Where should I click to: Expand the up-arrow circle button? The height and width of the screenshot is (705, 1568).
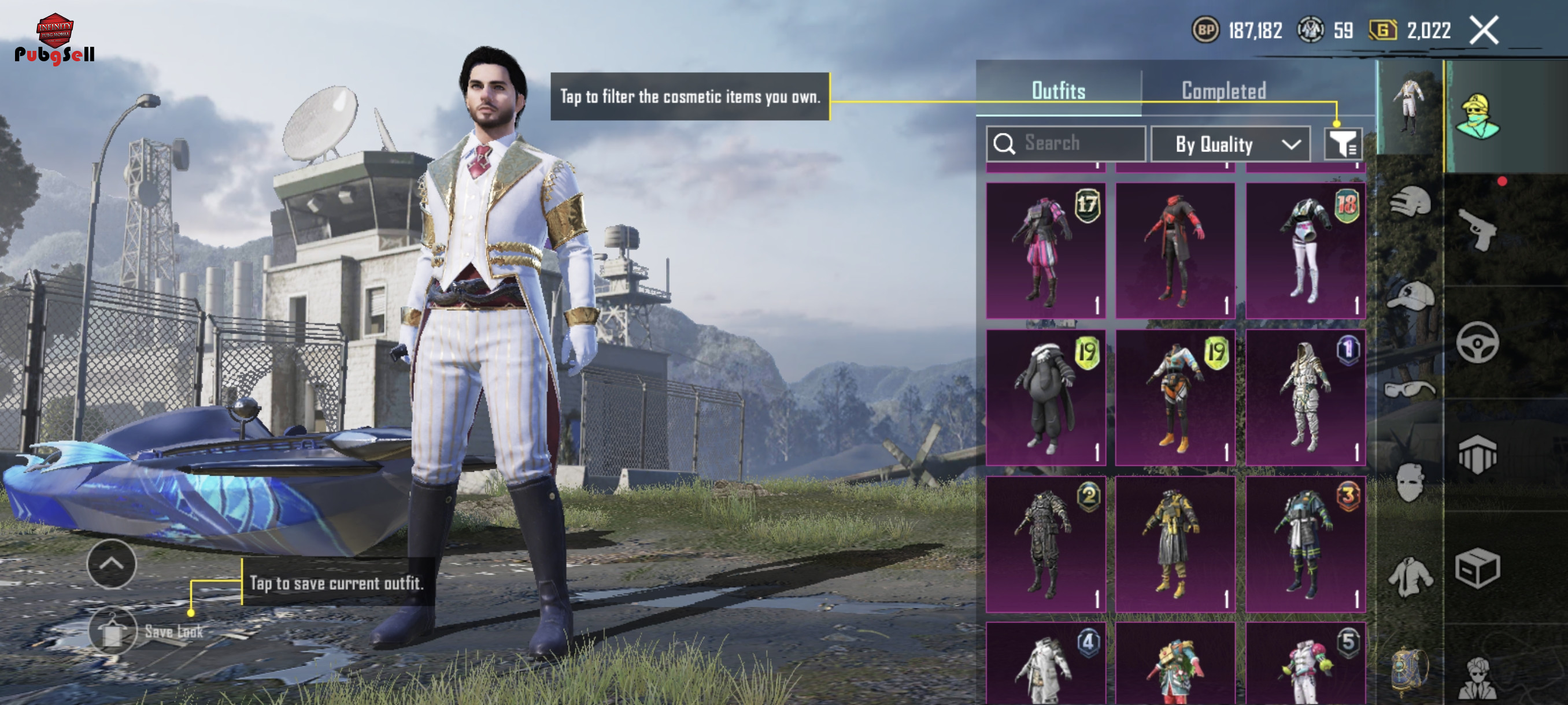click(112, 563)
